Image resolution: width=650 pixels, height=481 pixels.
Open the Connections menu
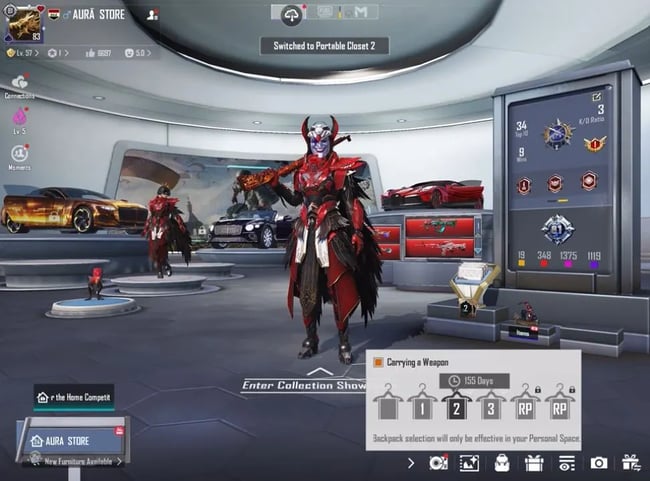tap(19, 84)
